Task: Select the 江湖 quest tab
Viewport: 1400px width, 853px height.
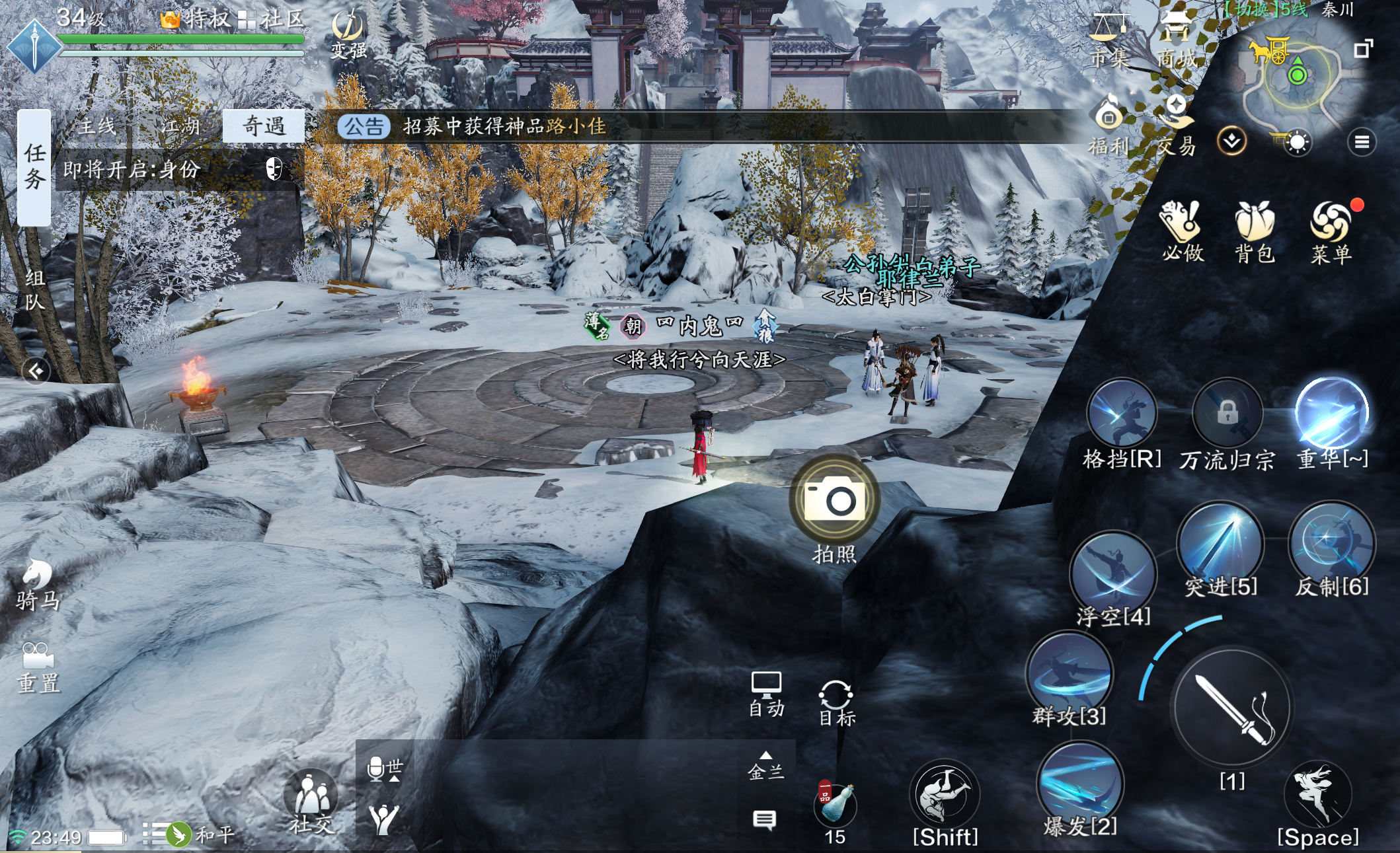Action: [x=180, y=126]
